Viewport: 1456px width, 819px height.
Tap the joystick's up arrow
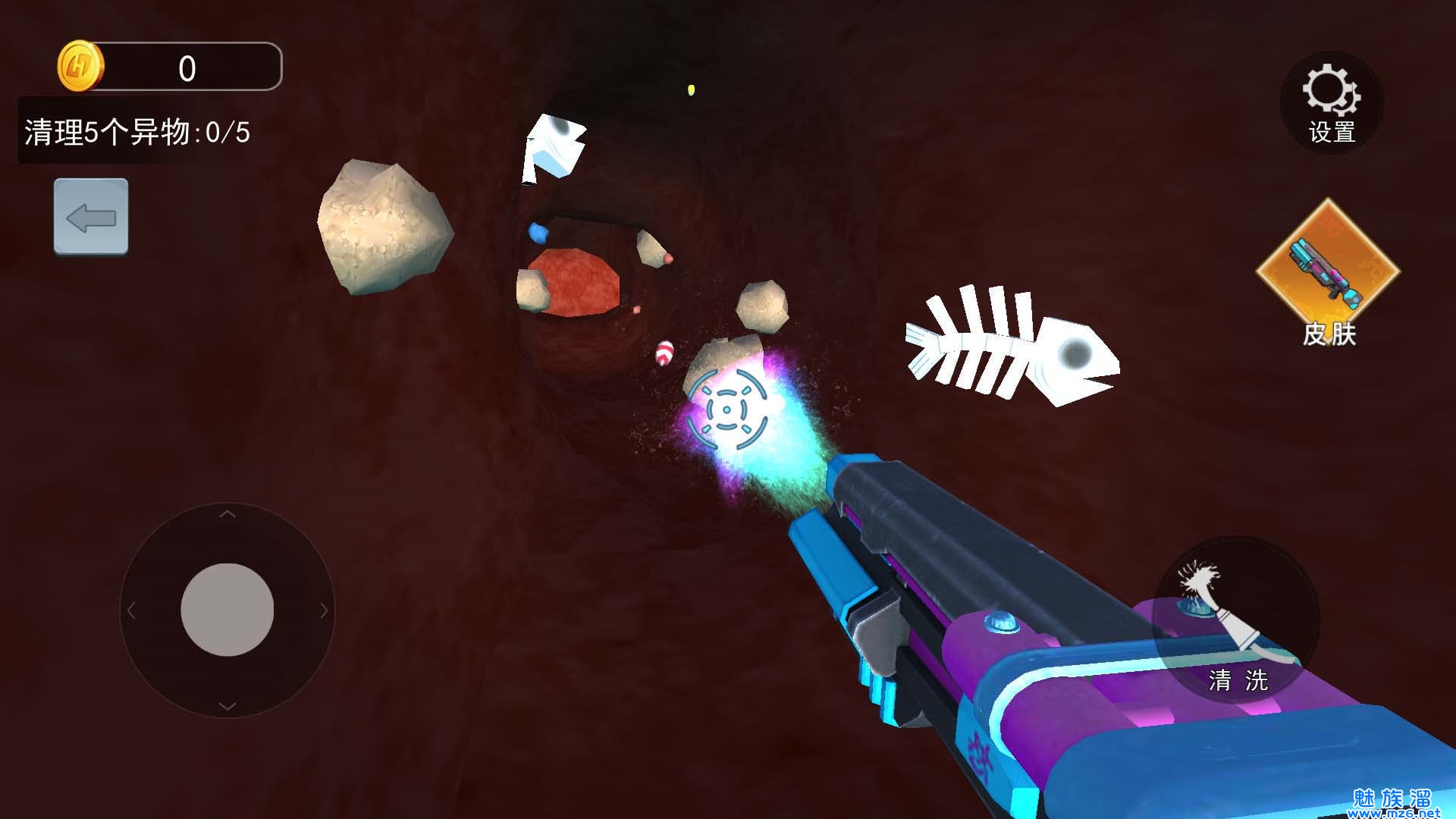pyautogui.click(x=227, y=515)
